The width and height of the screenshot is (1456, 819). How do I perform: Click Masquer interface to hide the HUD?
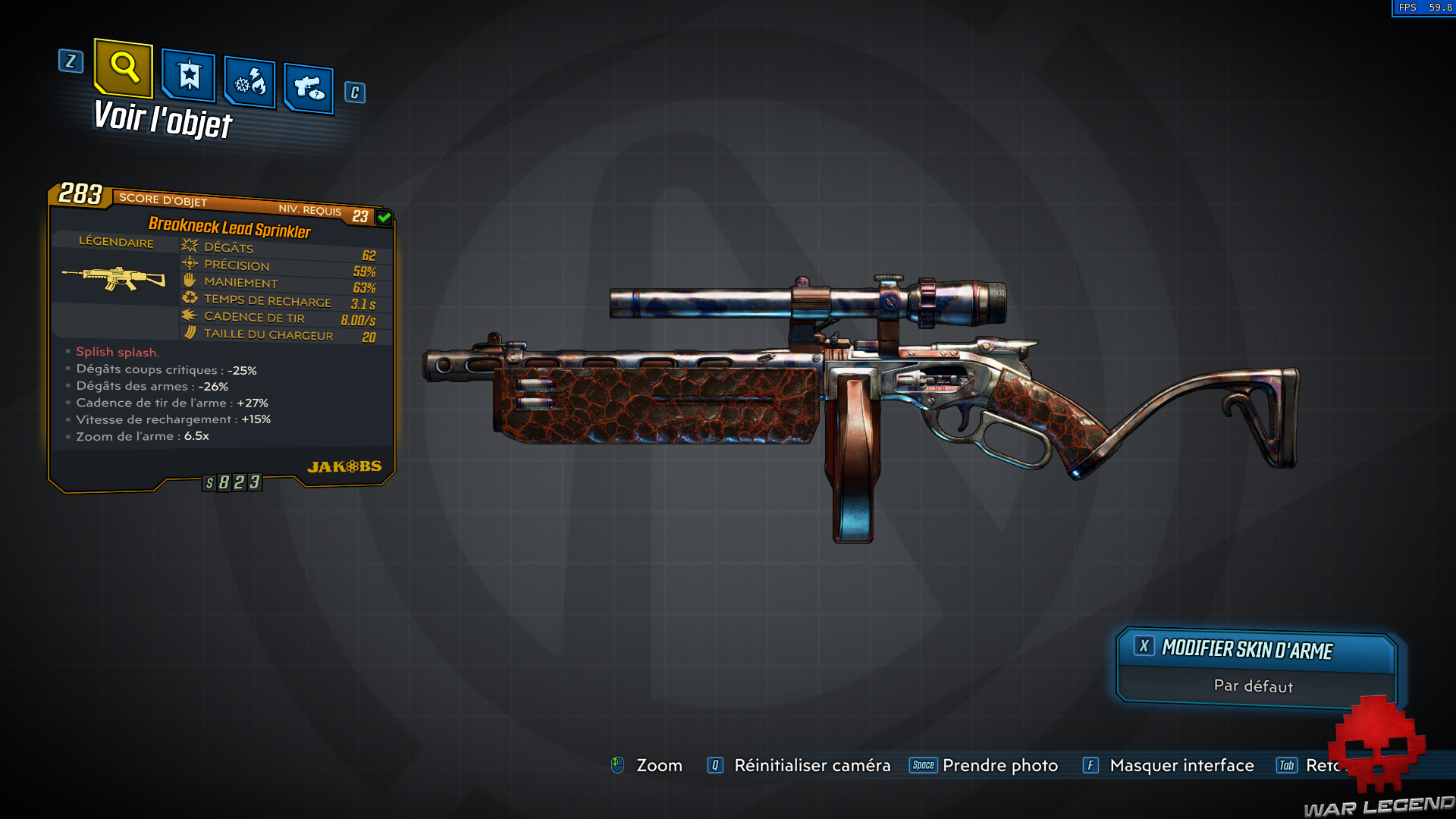point(1181,766)
